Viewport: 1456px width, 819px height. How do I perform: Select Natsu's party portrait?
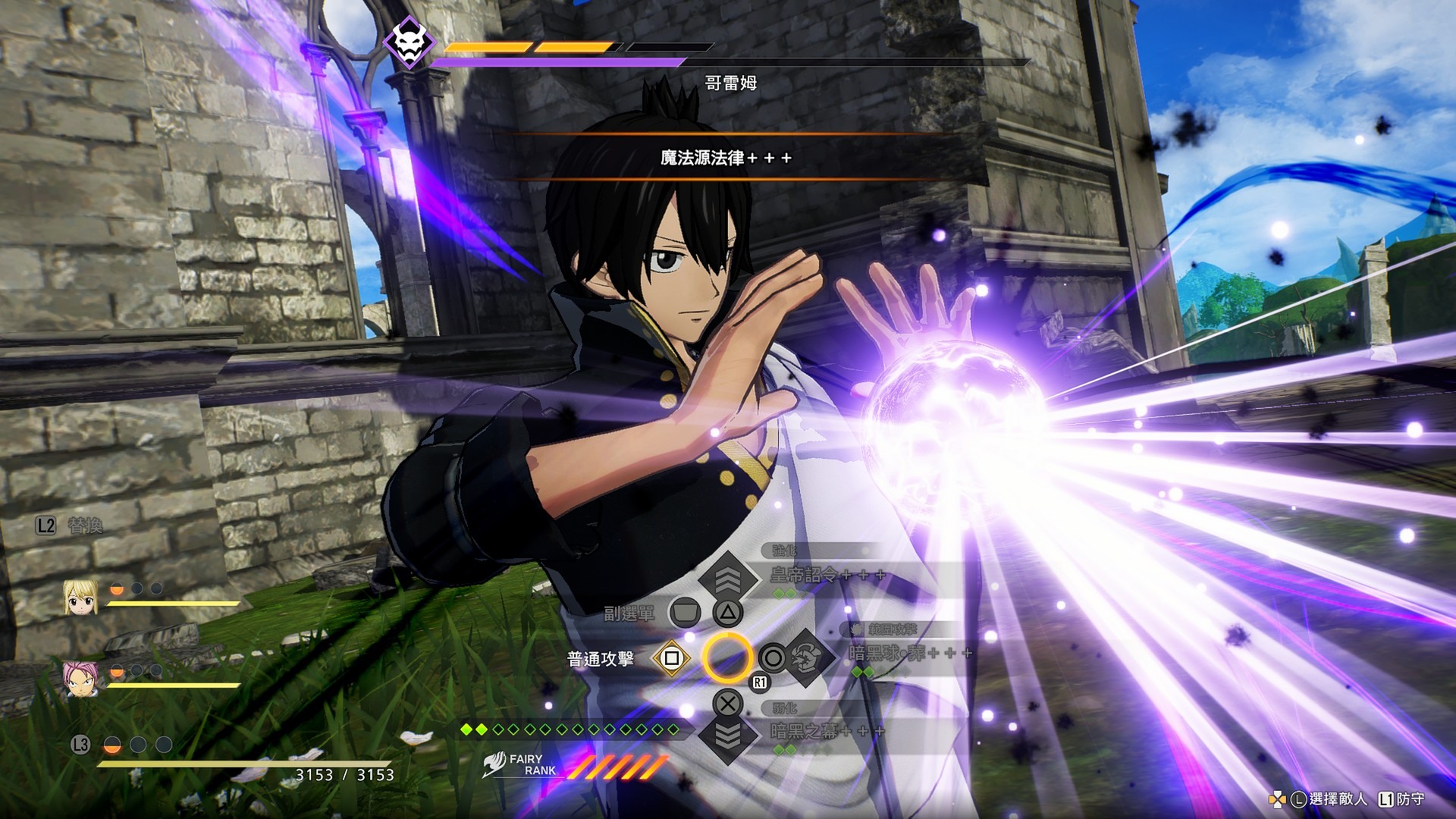(x=80, y=678)
